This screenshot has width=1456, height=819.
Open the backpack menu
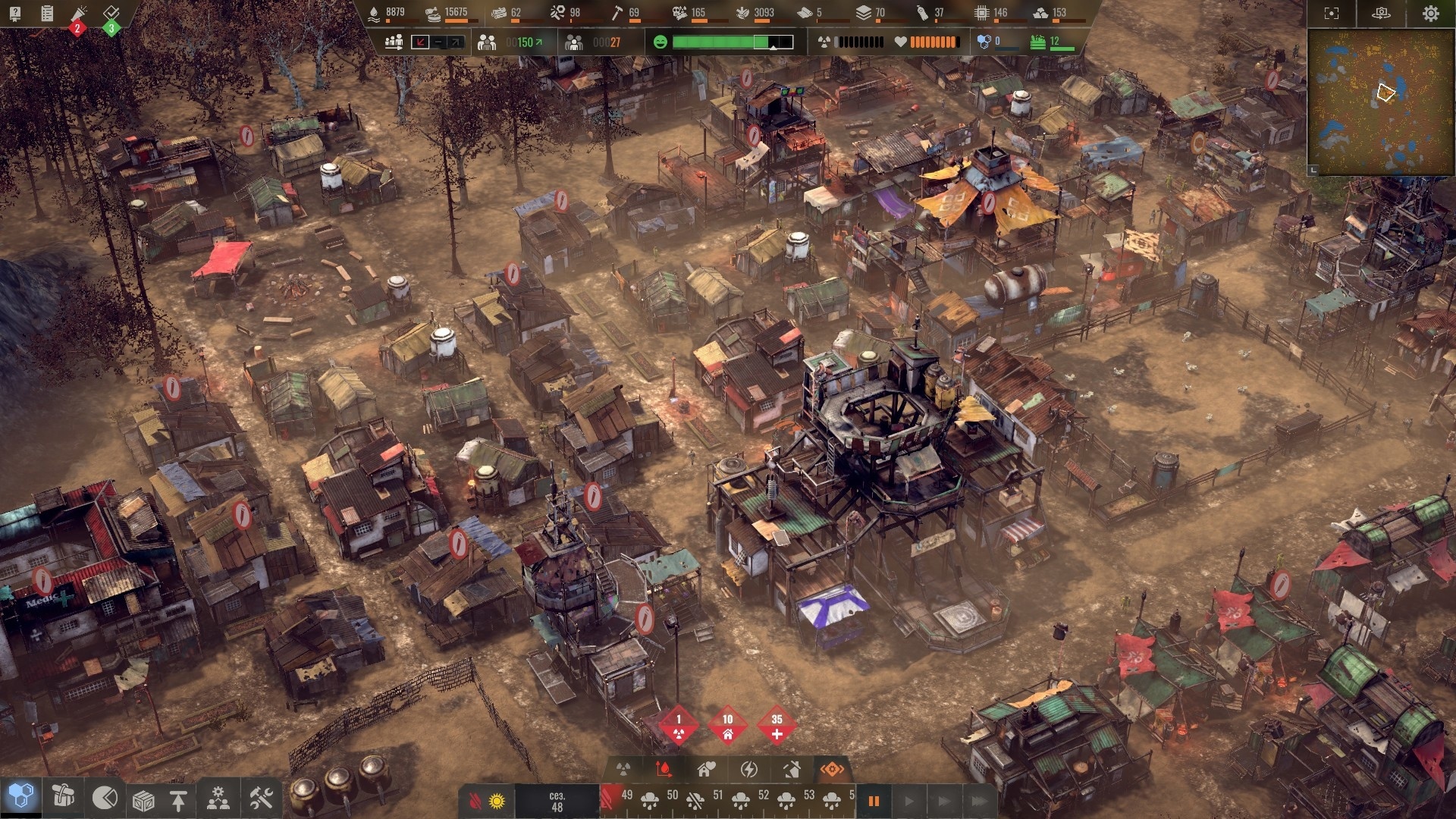click(63, 797)
